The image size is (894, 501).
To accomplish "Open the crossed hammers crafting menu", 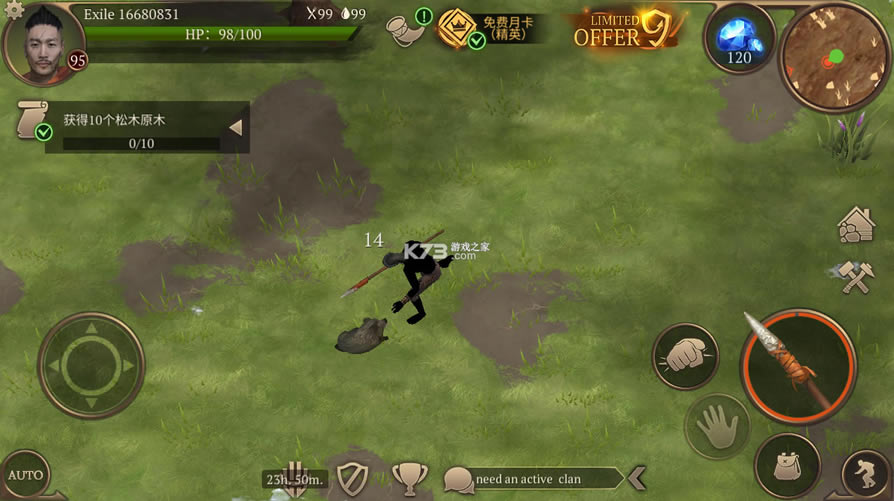I will [857, 277].
